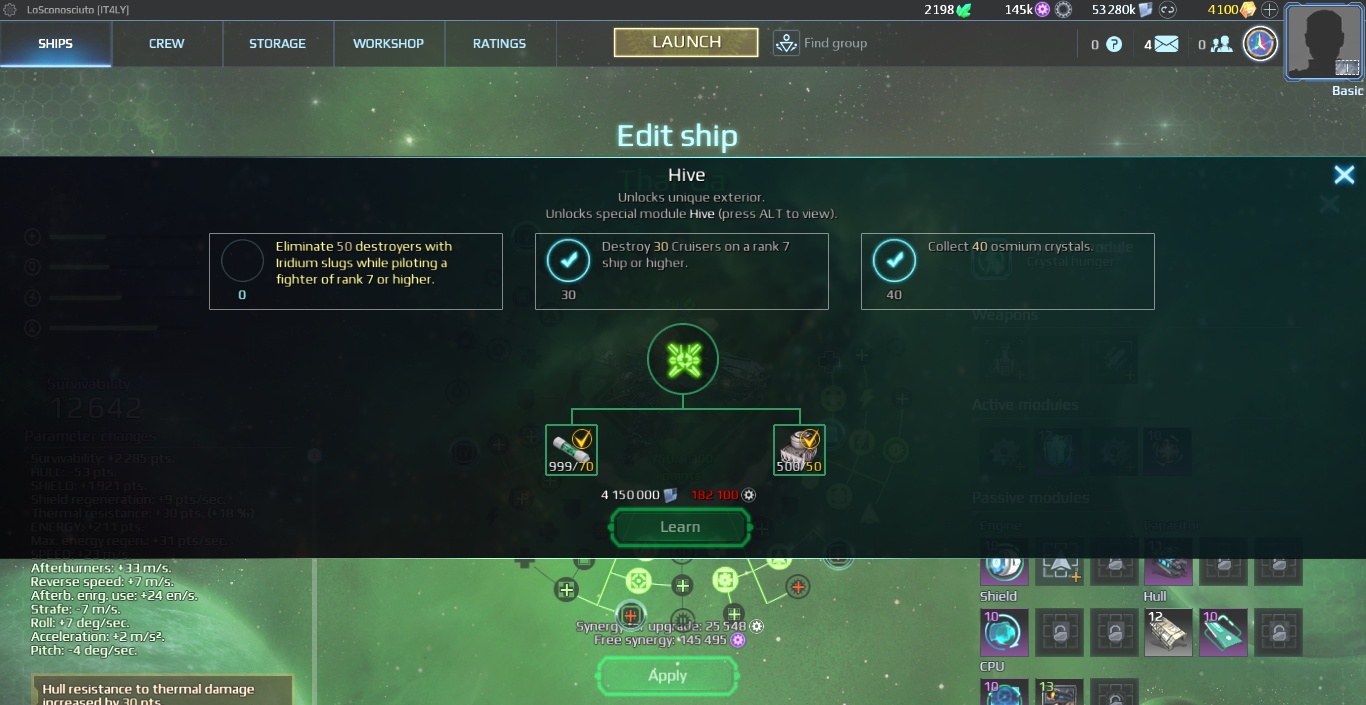Add gold standards with plus icon
Viewport: 1366px width, 705px height.
pyautogui.click(x=1270, y=10)
